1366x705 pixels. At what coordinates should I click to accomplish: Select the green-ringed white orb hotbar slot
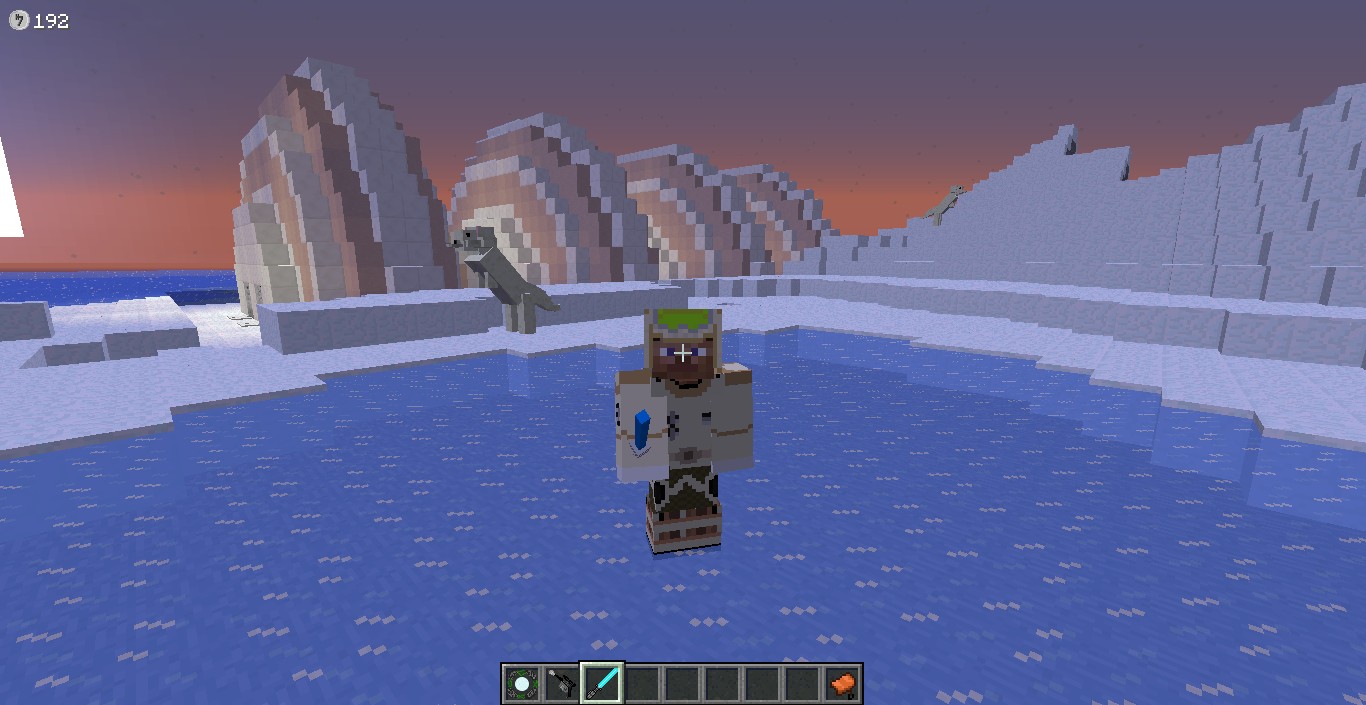(x=521, y=684)
